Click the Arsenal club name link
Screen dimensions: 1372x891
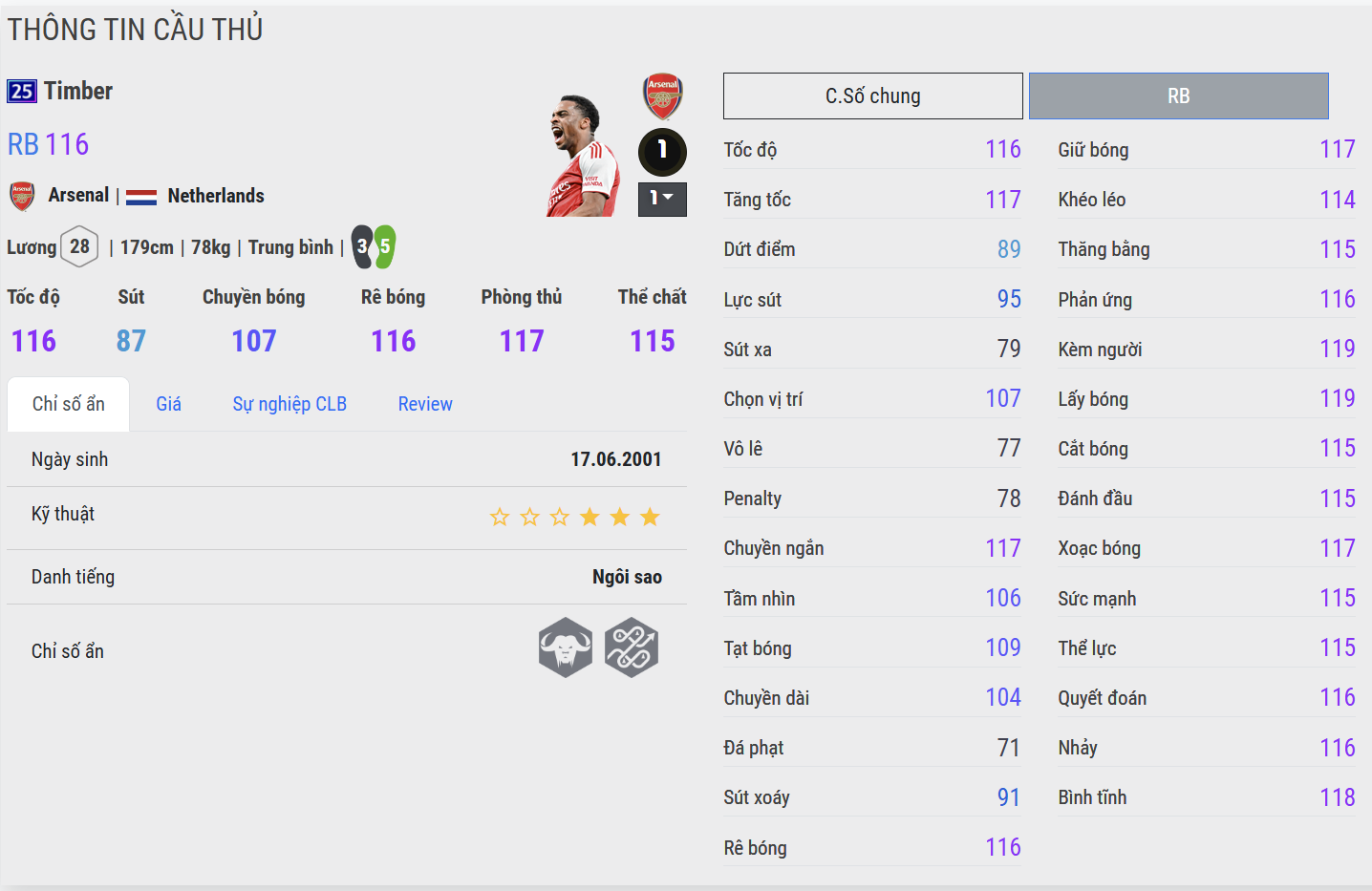(78, 196)
